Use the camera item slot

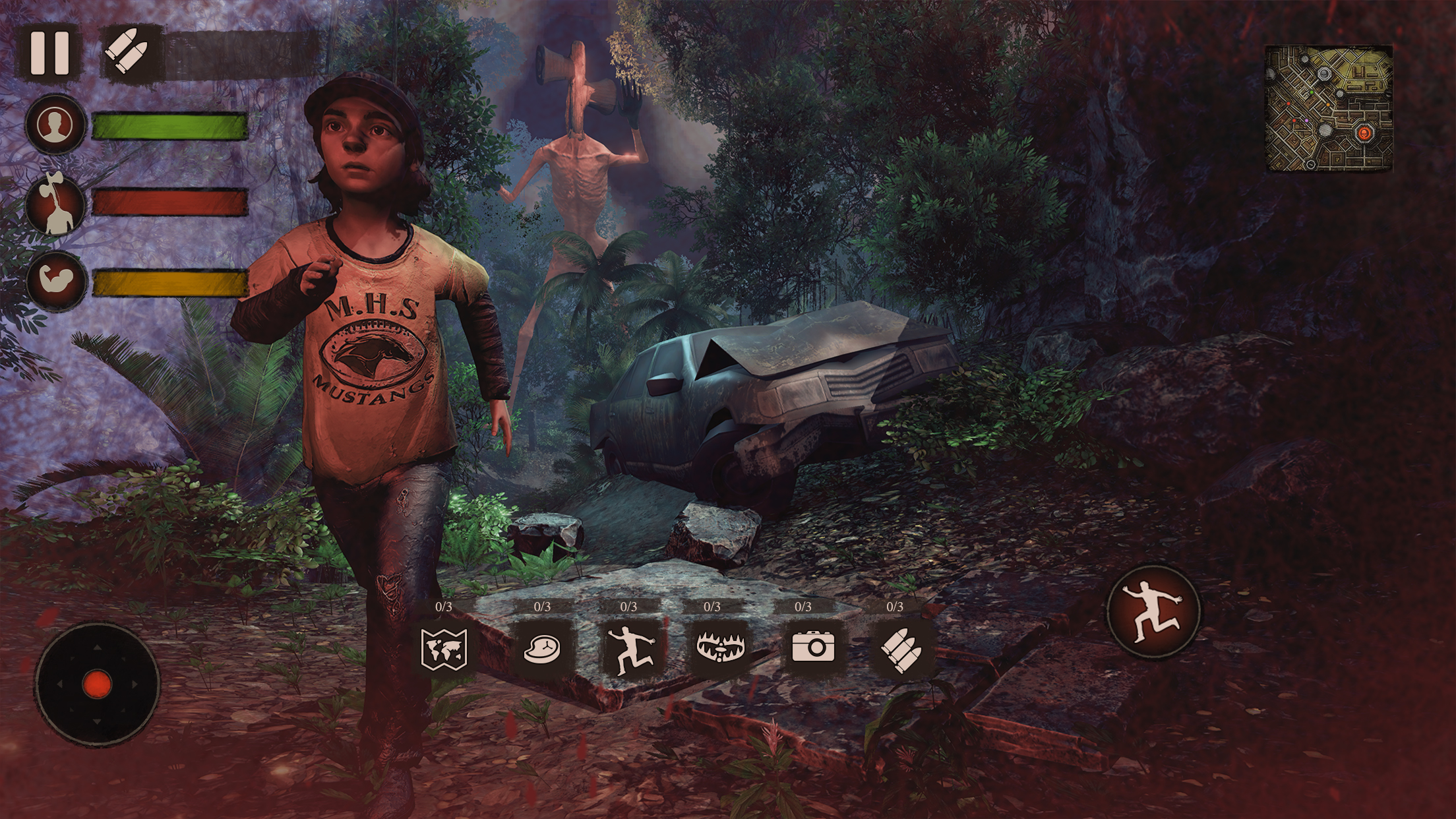click(x=813, y=648)
